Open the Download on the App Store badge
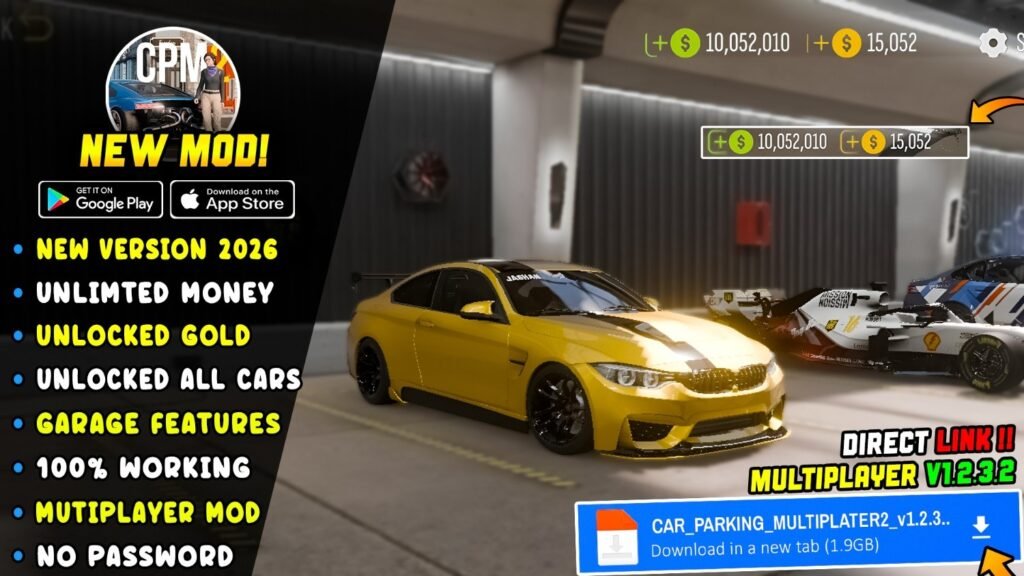 click(232, 198)
